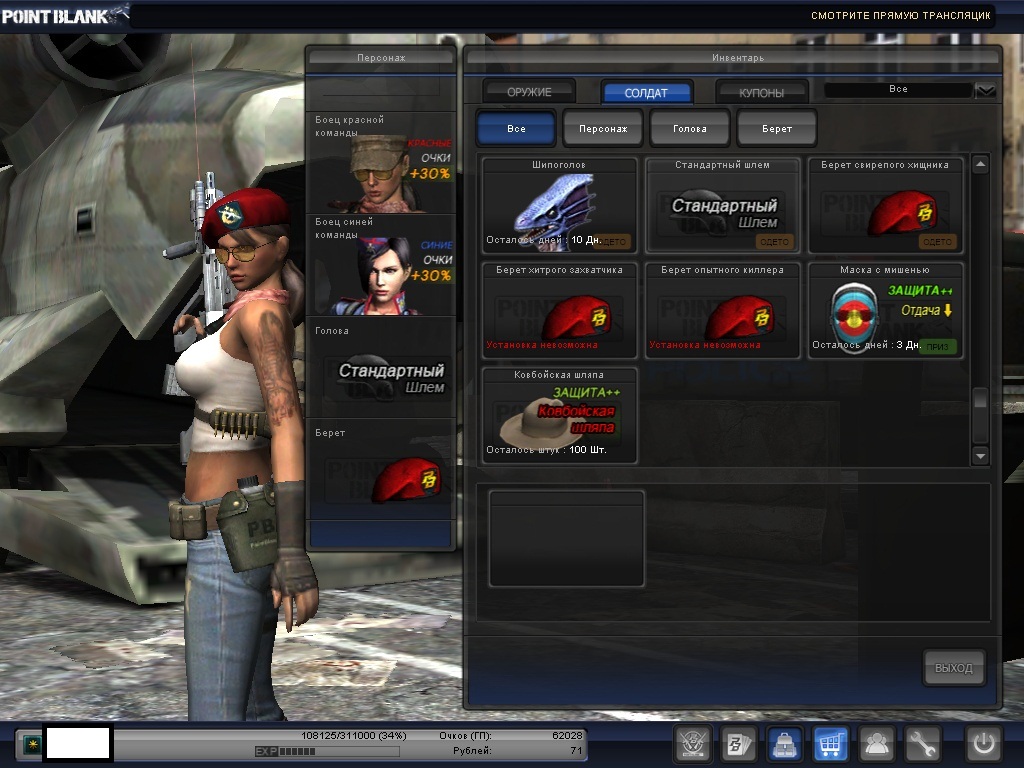1024x768 pixels.
Task: Choose Берет хитрого захватчика item
Action: coord(559,311)
